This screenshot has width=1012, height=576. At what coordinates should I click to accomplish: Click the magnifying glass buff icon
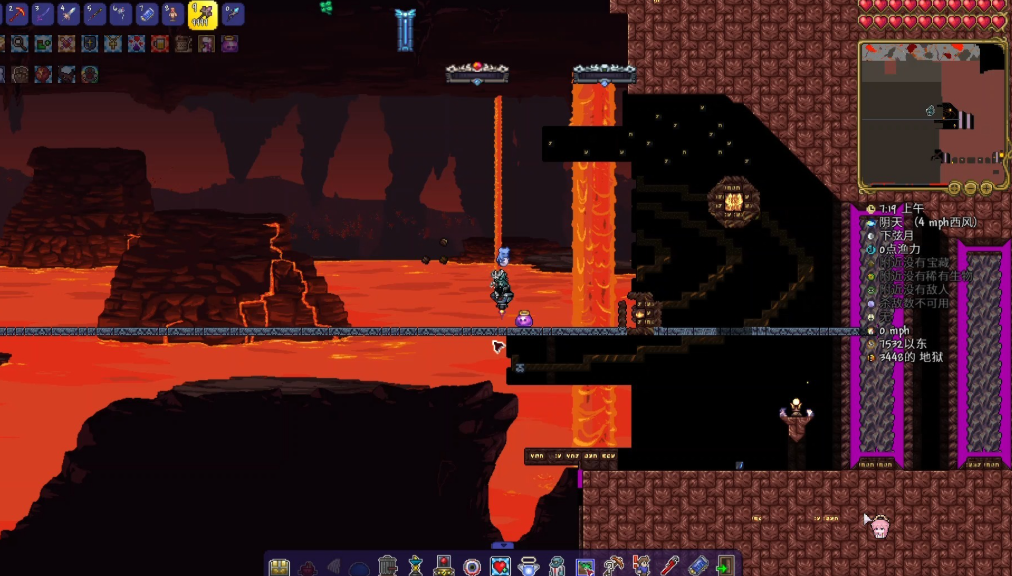19,43
